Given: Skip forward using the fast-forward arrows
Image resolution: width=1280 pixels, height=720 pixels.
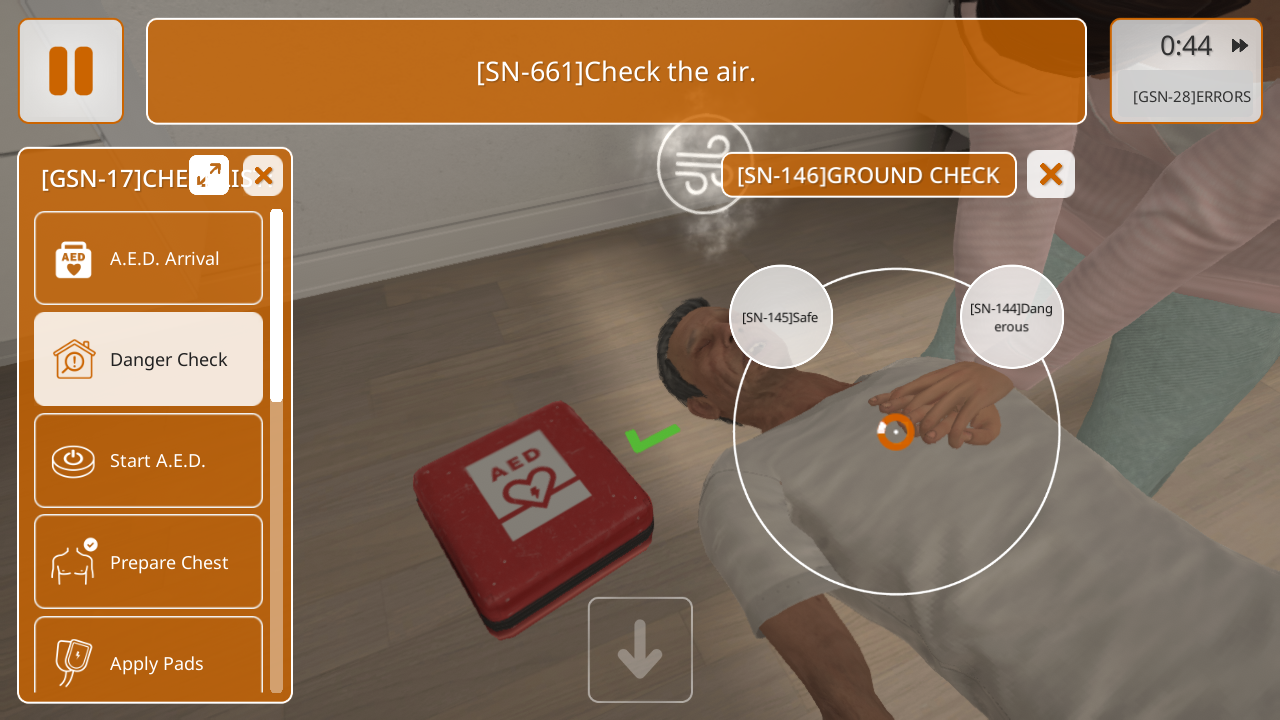Looking at the screenshot, I should [1240, 46].
